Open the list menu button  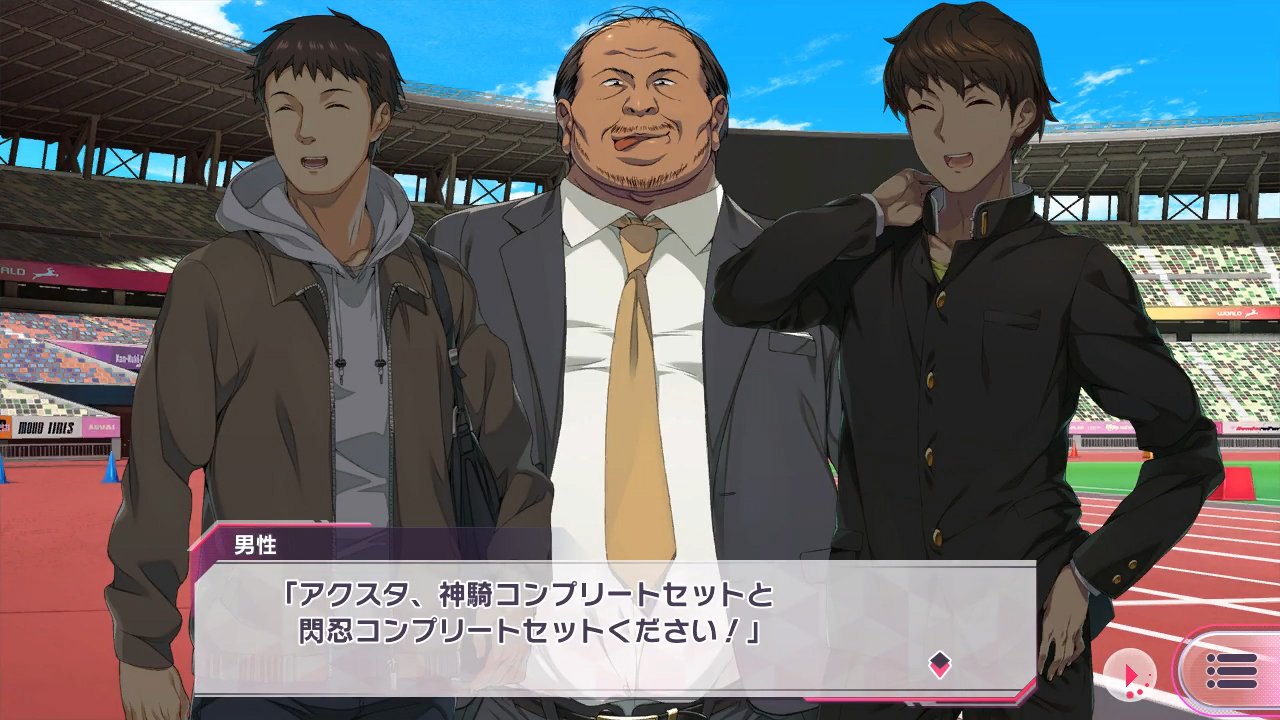[1231, 671]
